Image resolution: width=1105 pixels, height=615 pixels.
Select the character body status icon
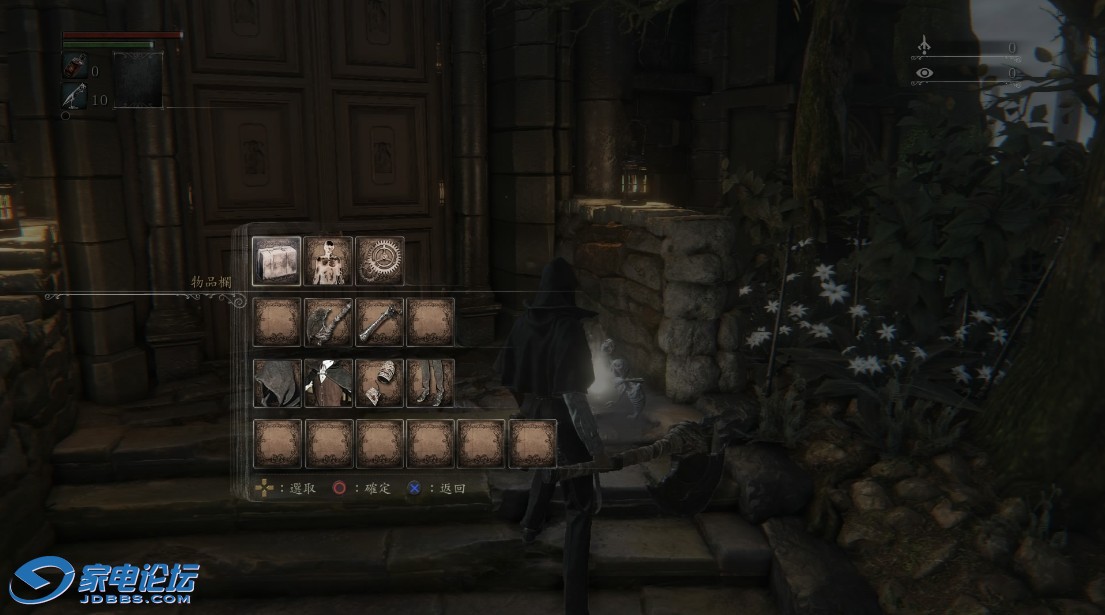coord(329,262)
